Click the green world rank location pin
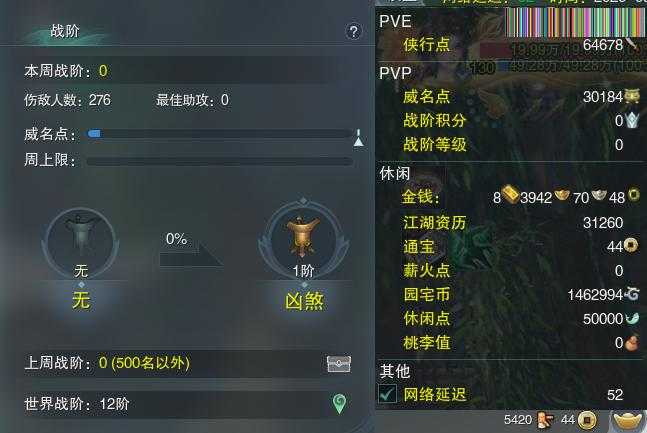647x433 pixels. tap(340, 404)
